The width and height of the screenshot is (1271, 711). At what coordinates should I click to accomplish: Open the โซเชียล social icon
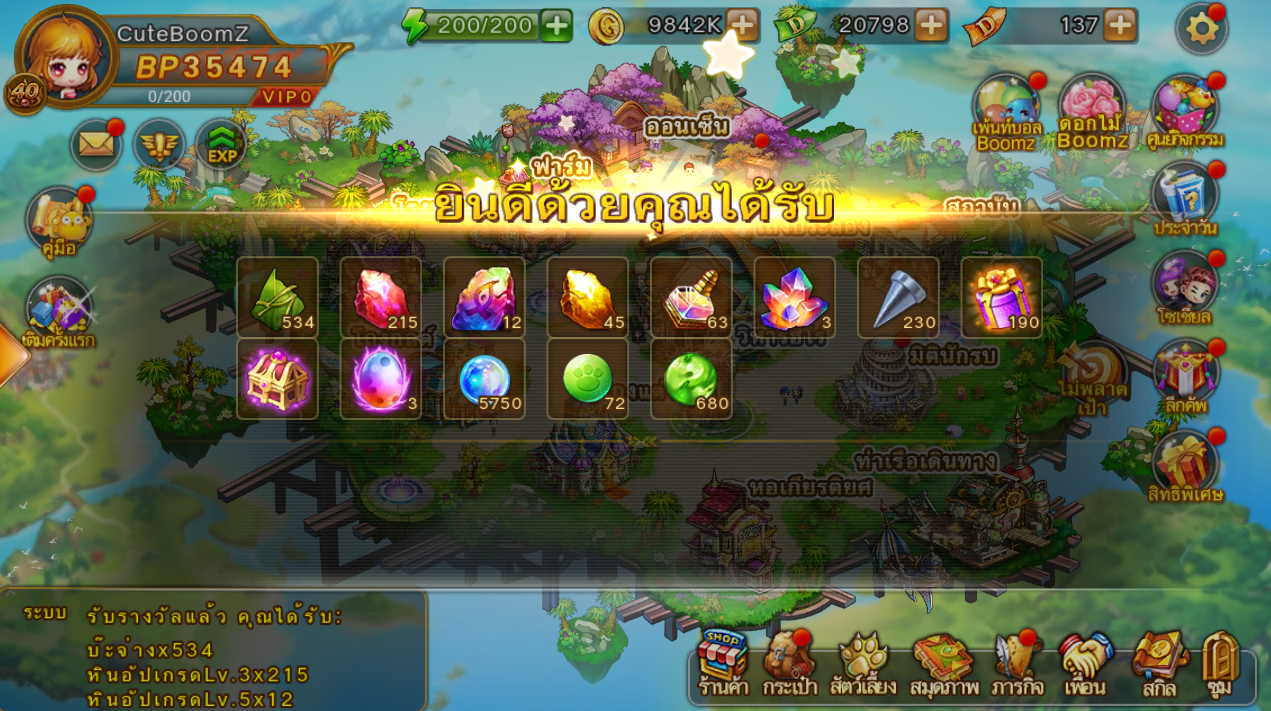(x=1184, y=287)
